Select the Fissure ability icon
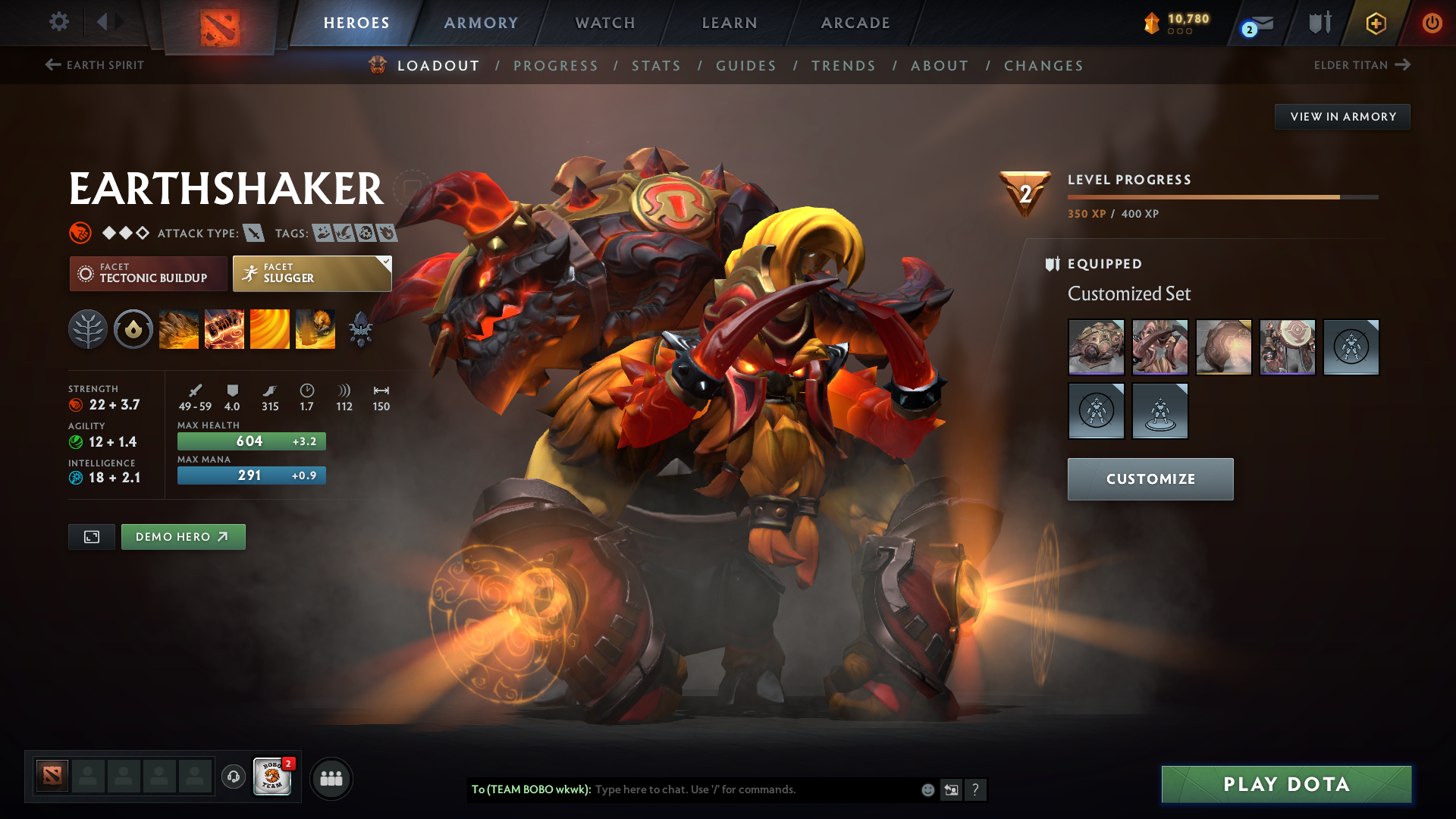Viewport: 1456px width, 819px height. (x=179, y=328)
